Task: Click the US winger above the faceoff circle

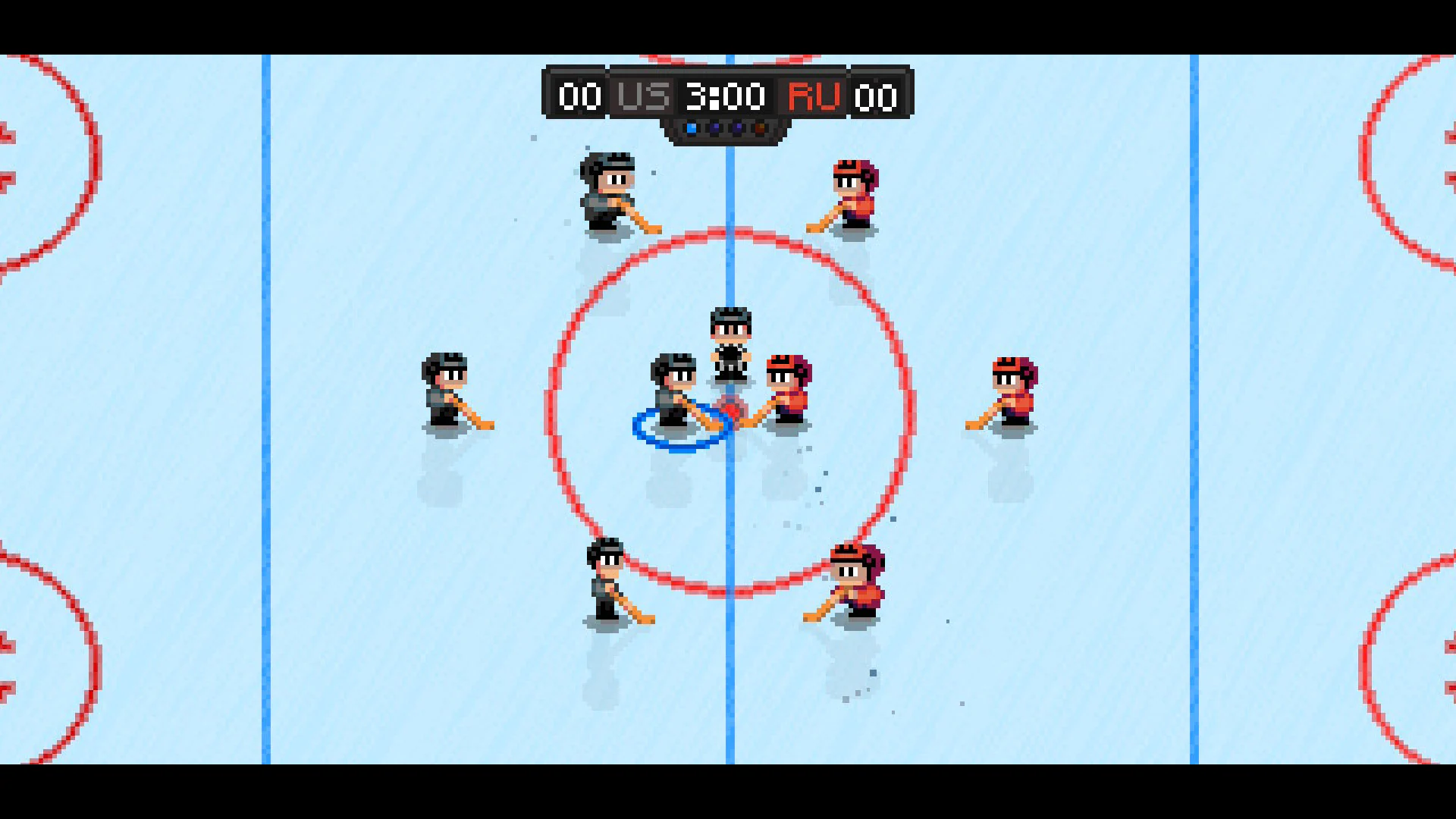Action: point(607,190)
